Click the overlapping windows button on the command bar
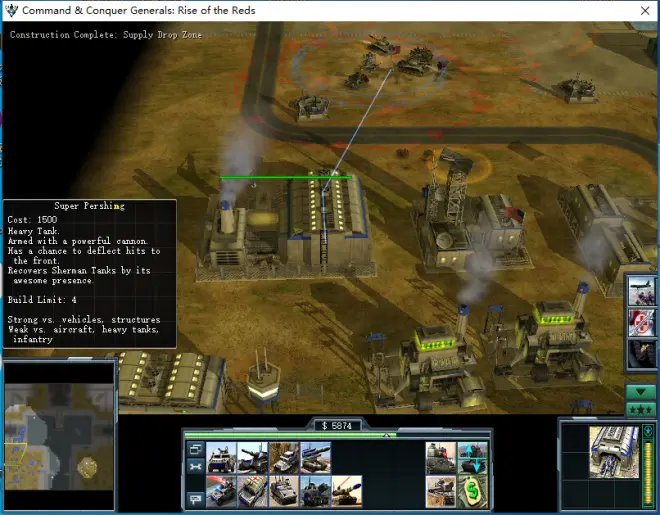 click(x=194, y=449)
